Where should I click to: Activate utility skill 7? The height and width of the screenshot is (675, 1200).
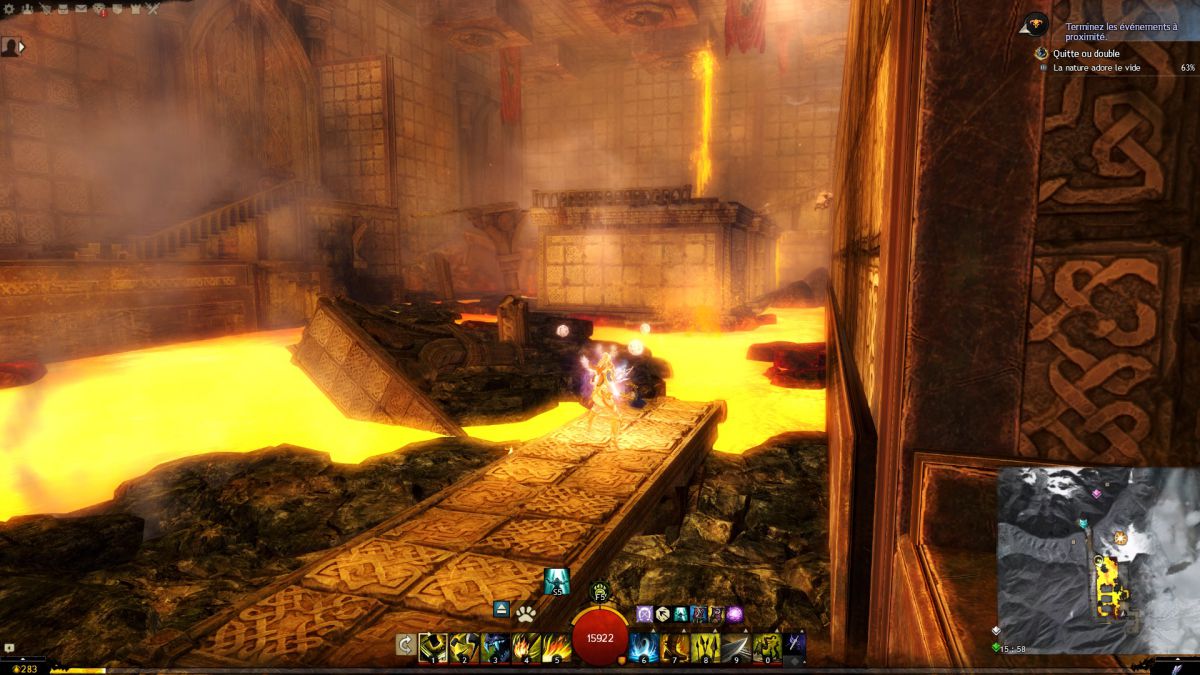point(675,647)
